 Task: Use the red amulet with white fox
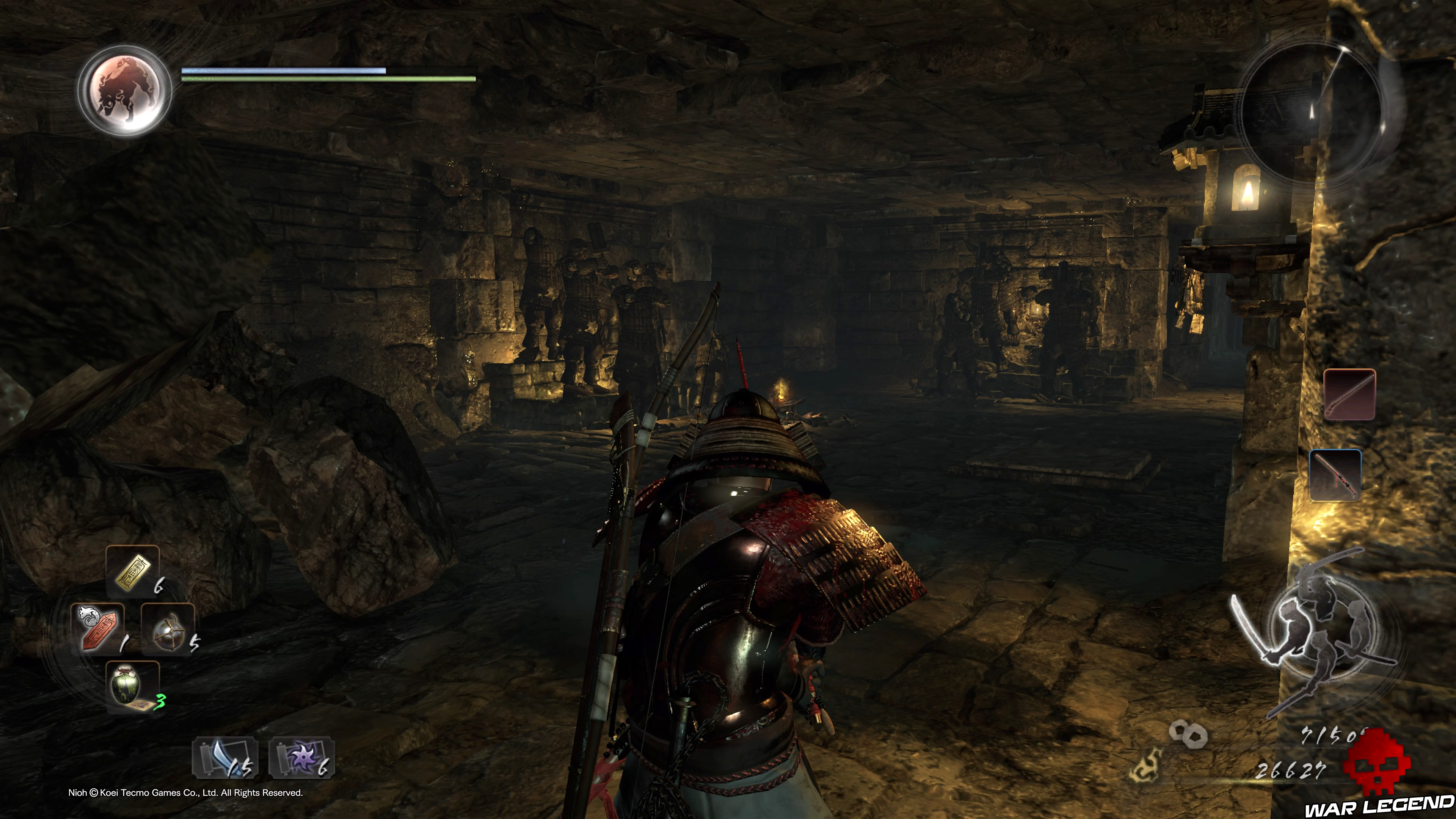(x=98, y=628)
